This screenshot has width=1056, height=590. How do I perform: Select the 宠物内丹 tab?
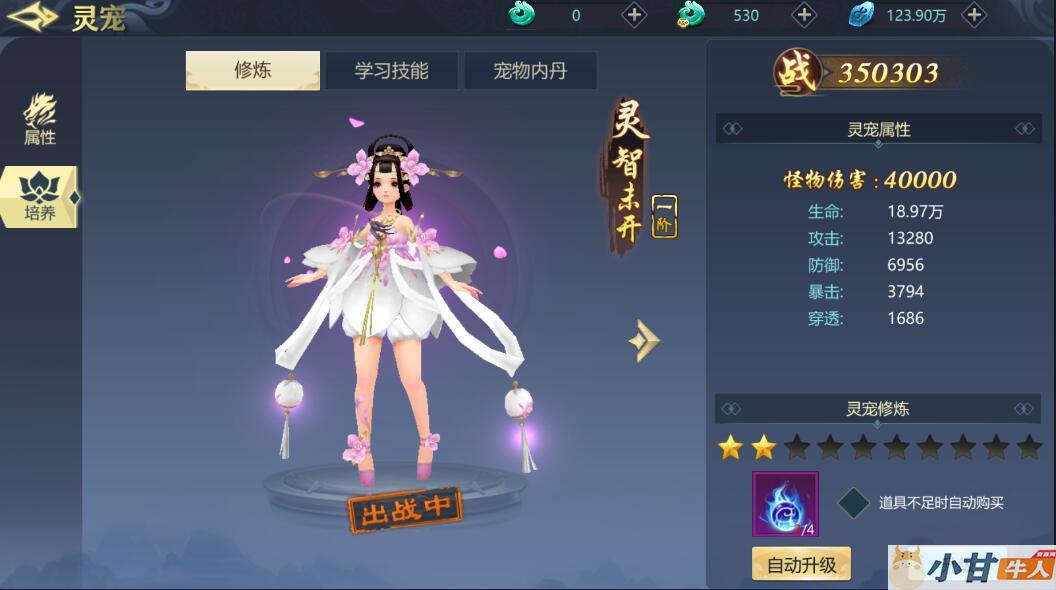point(530,71)
